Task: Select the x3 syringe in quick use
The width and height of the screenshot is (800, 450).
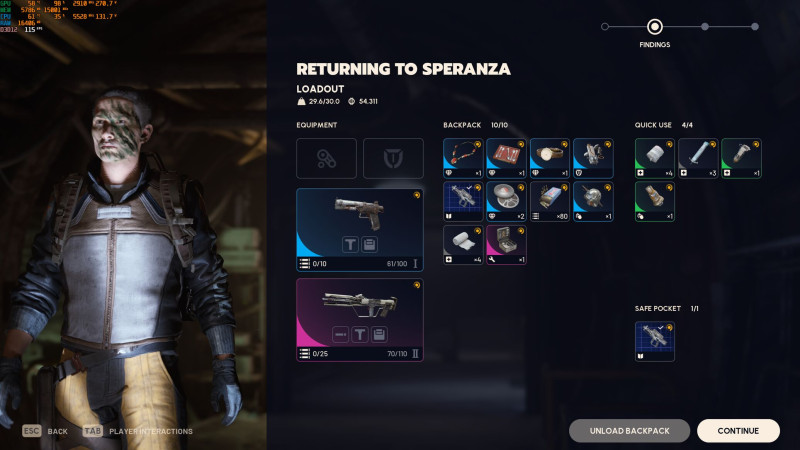Action: (x=698, y=158)
